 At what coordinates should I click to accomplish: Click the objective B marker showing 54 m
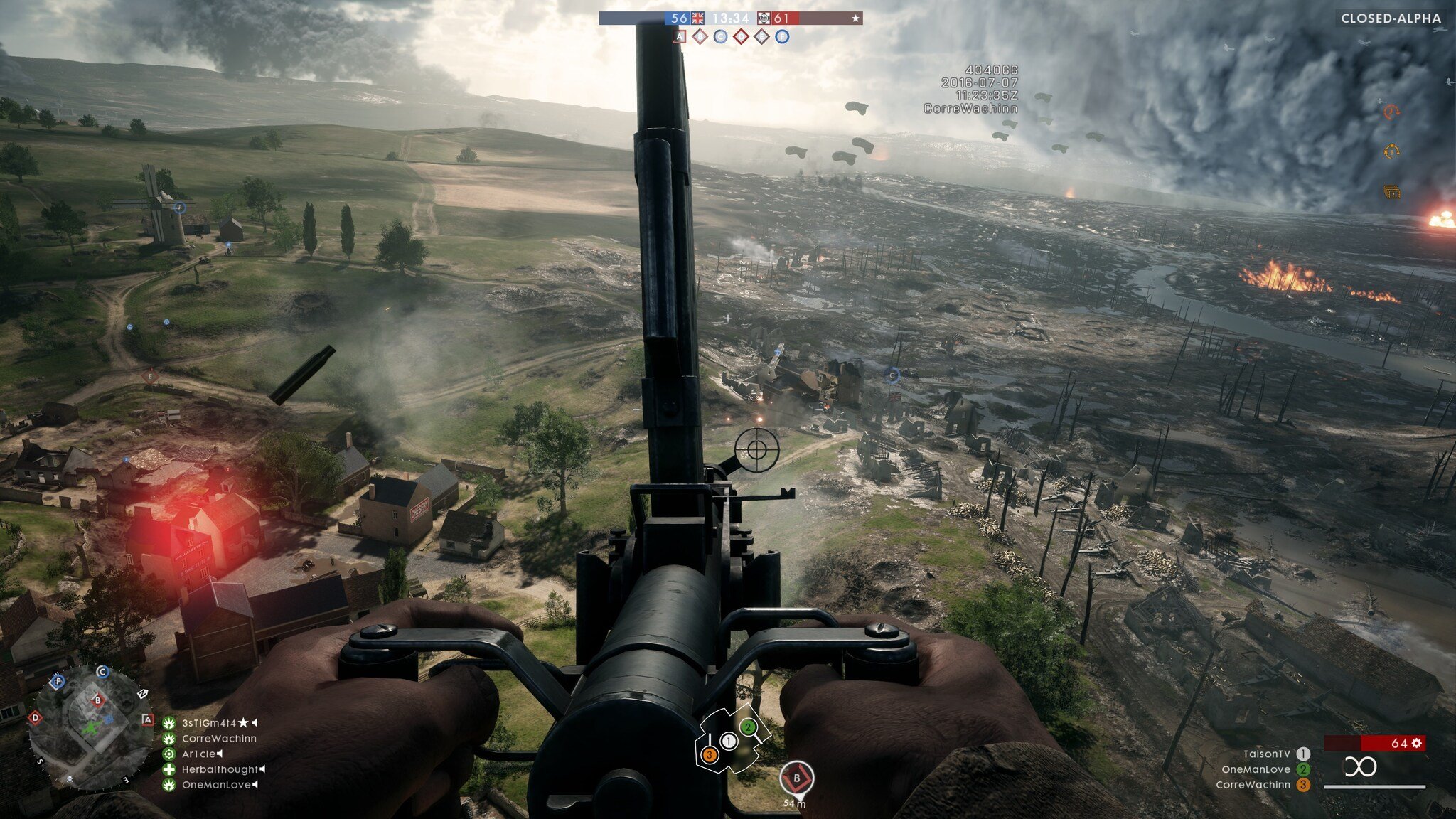click(x=796, y=778)
